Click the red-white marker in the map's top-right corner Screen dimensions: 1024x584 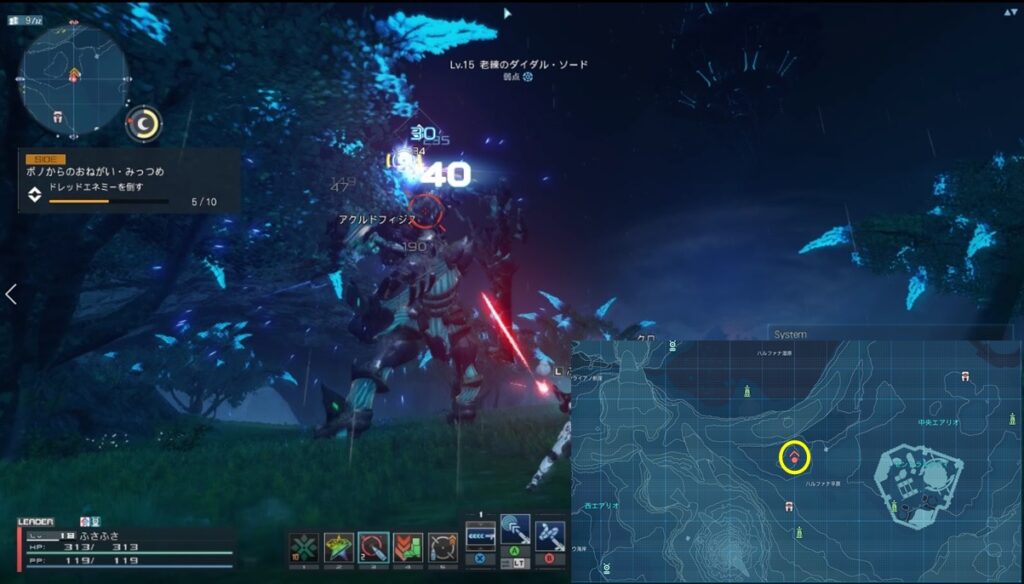pos(965,376)
